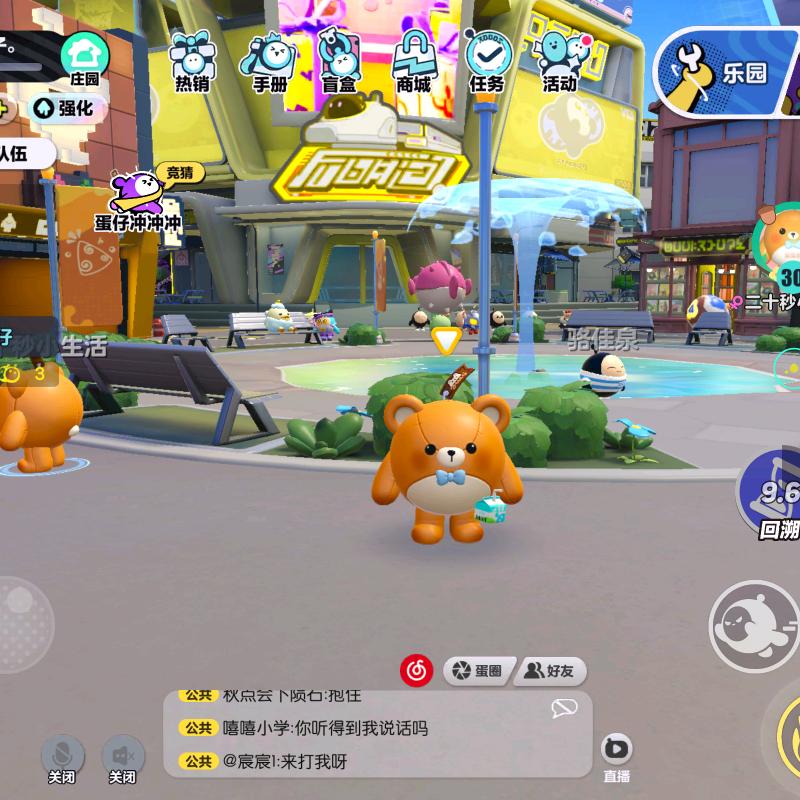Tap the egg dive roll action button
Screen dimensions: 800x800
point(752,624)
